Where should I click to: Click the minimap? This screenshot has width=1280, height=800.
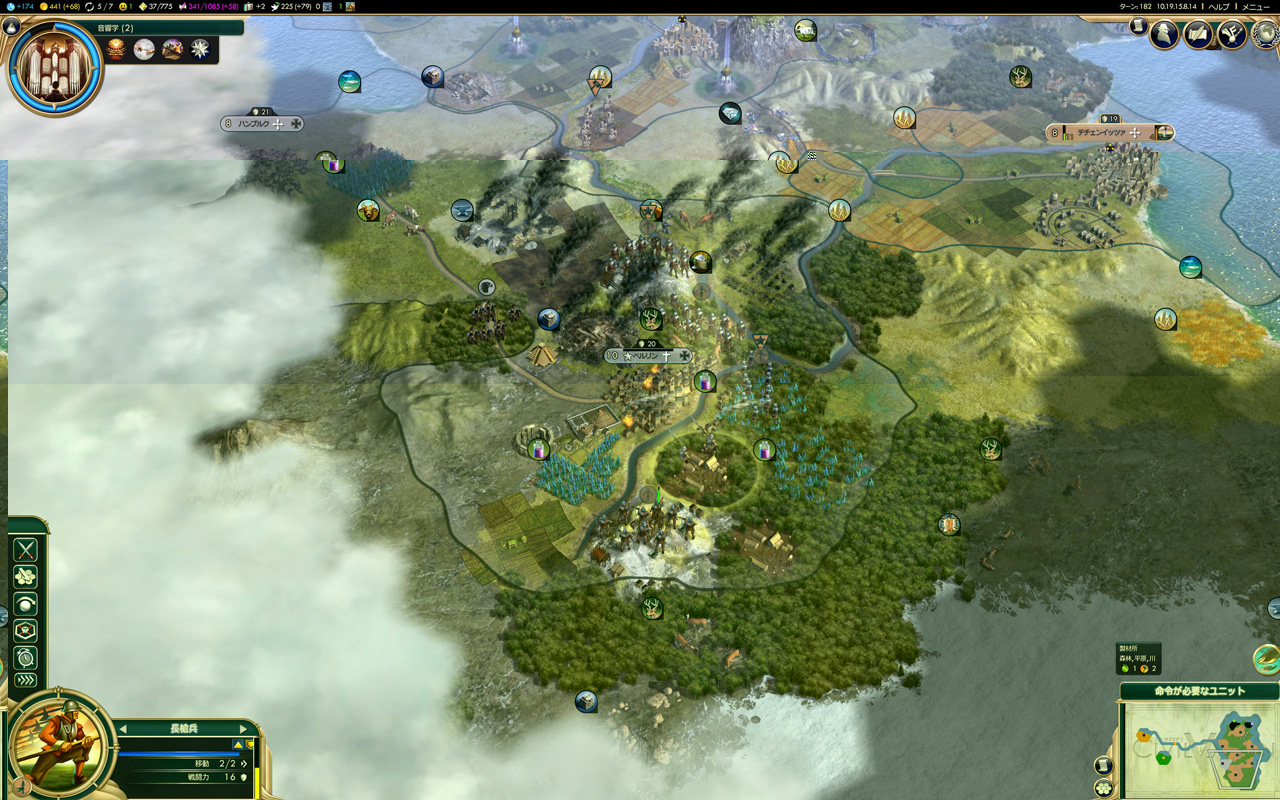click(1199, 749)
